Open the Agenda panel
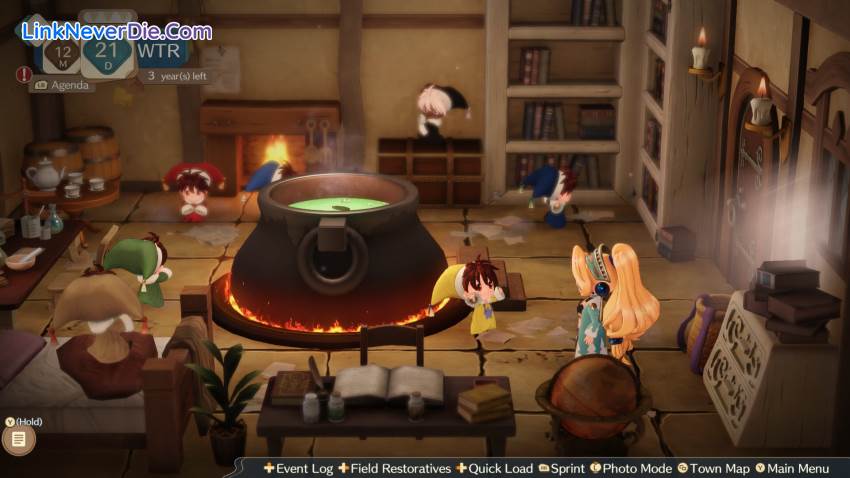 (66, 85)
